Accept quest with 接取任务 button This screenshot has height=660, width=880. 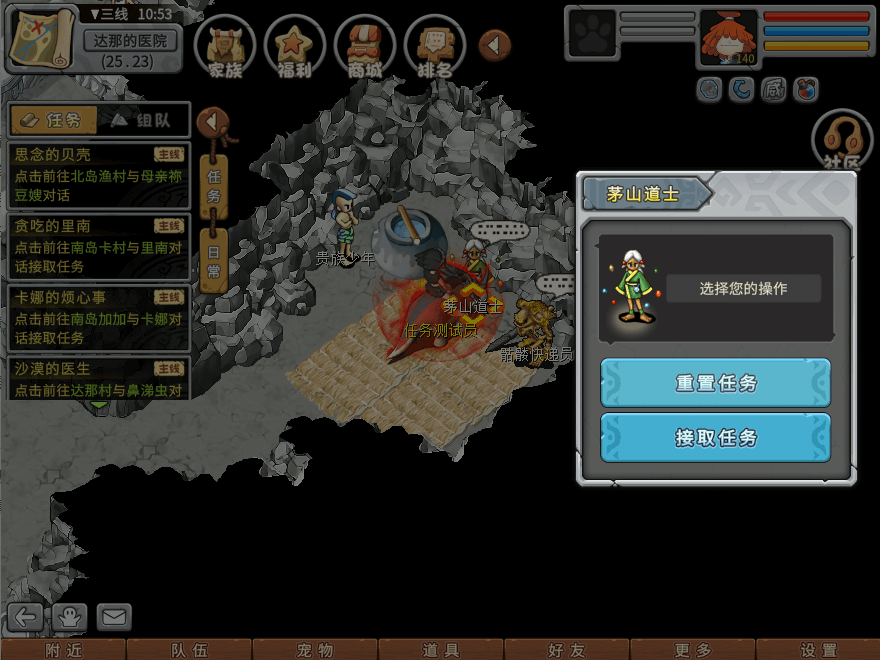[x=715, y=438]
